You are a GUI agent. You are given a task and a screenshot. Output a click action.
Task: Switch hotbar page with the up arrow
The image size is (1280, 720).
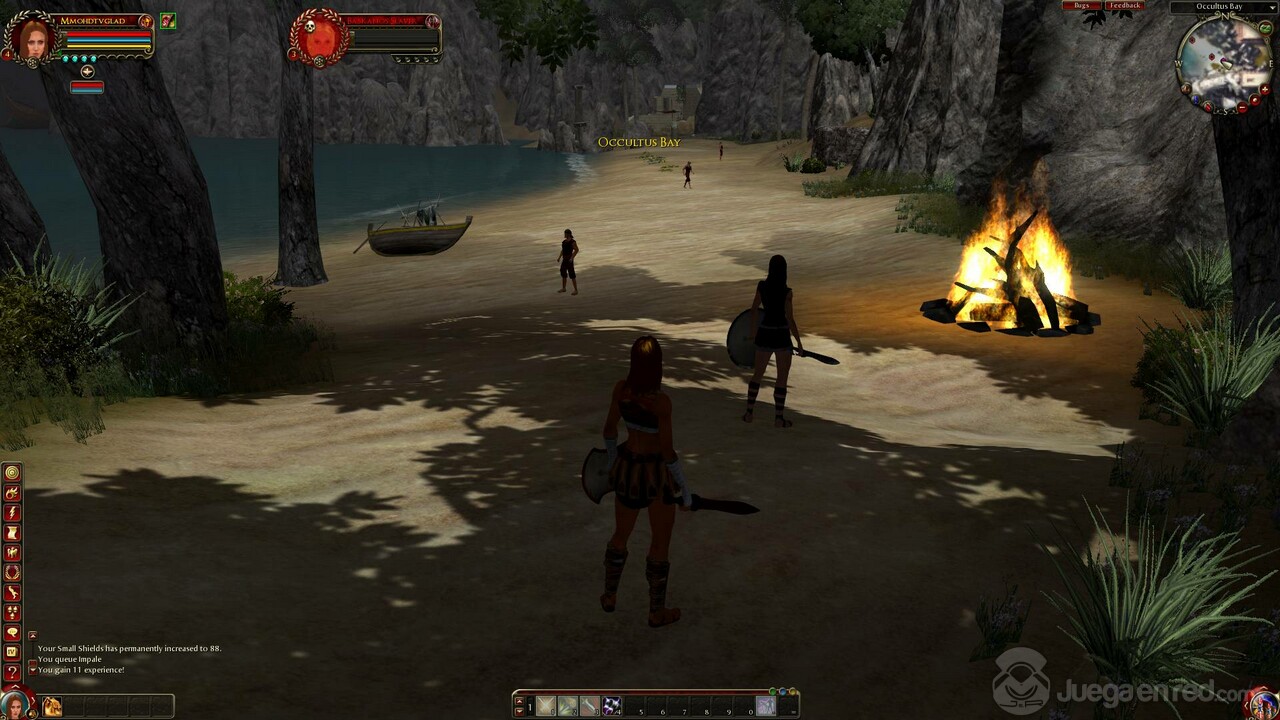click(519, 701)
